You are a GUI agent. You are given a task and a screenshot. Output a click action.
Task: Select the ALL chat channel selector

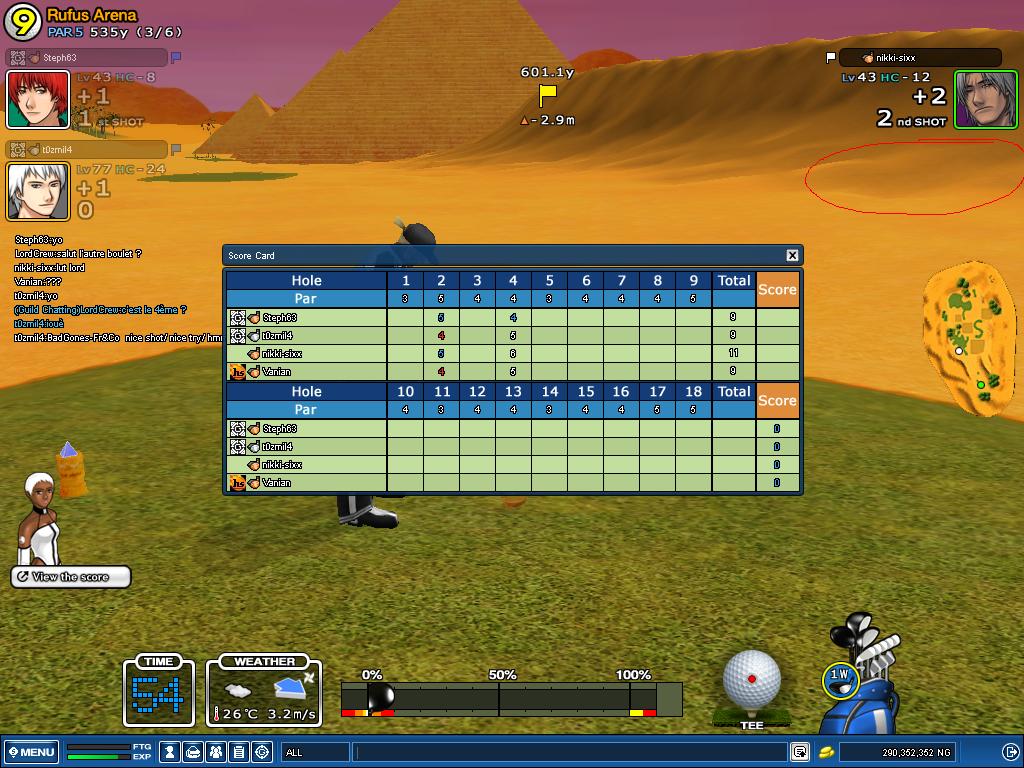tap(315, 752)
